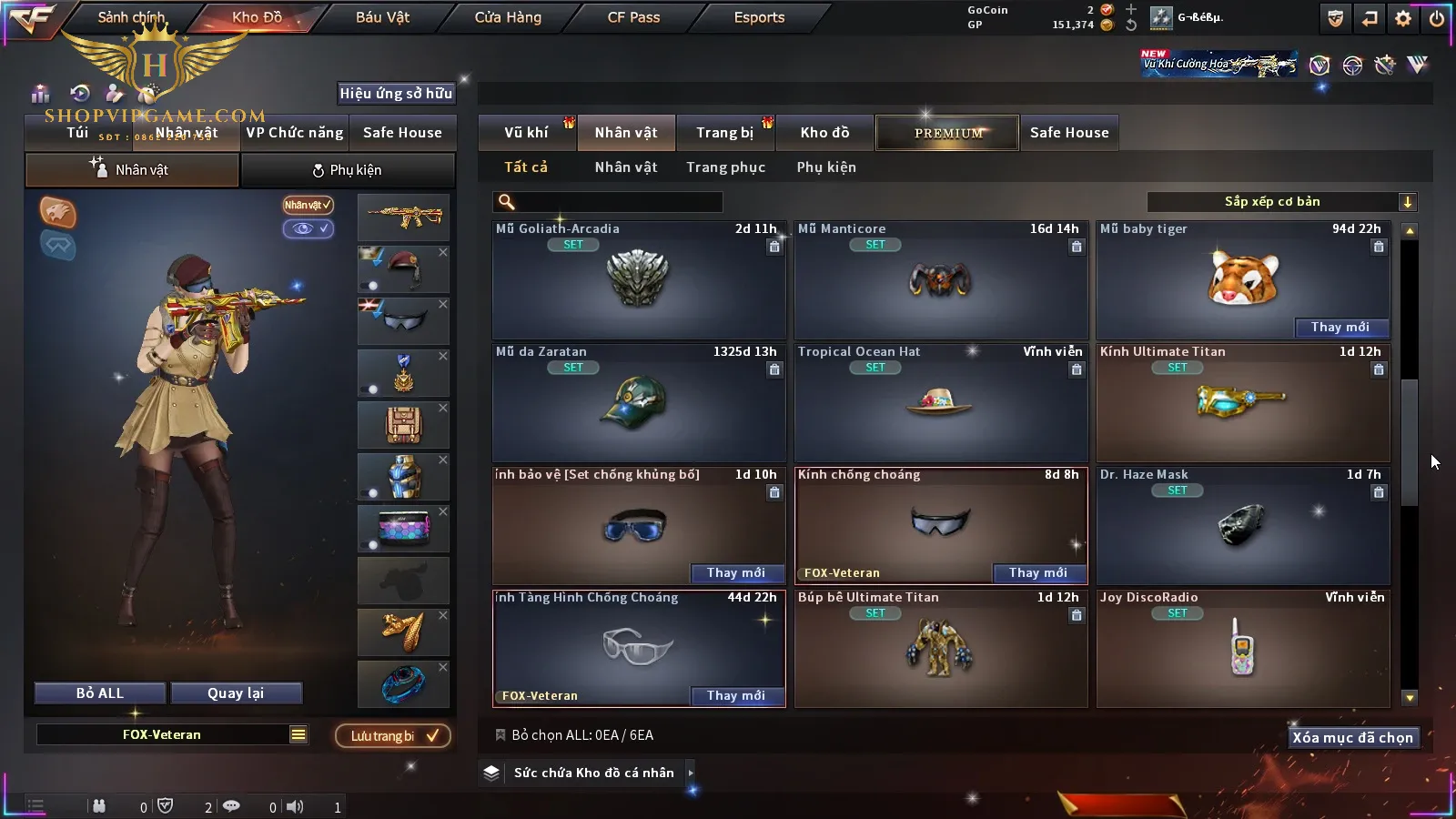
Task: Switch to the Phụ kiện equipment tab
Action: point(347,170)
